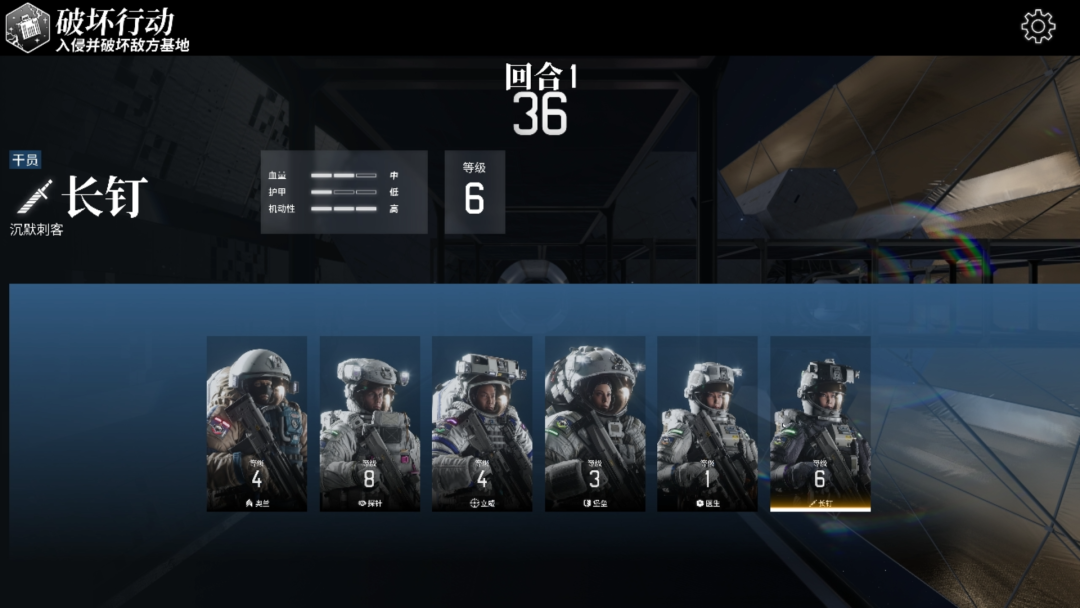The image size is (1080, 608).
Task: Choose the level 4 crosshair operator card
Action: coord(482,423)
